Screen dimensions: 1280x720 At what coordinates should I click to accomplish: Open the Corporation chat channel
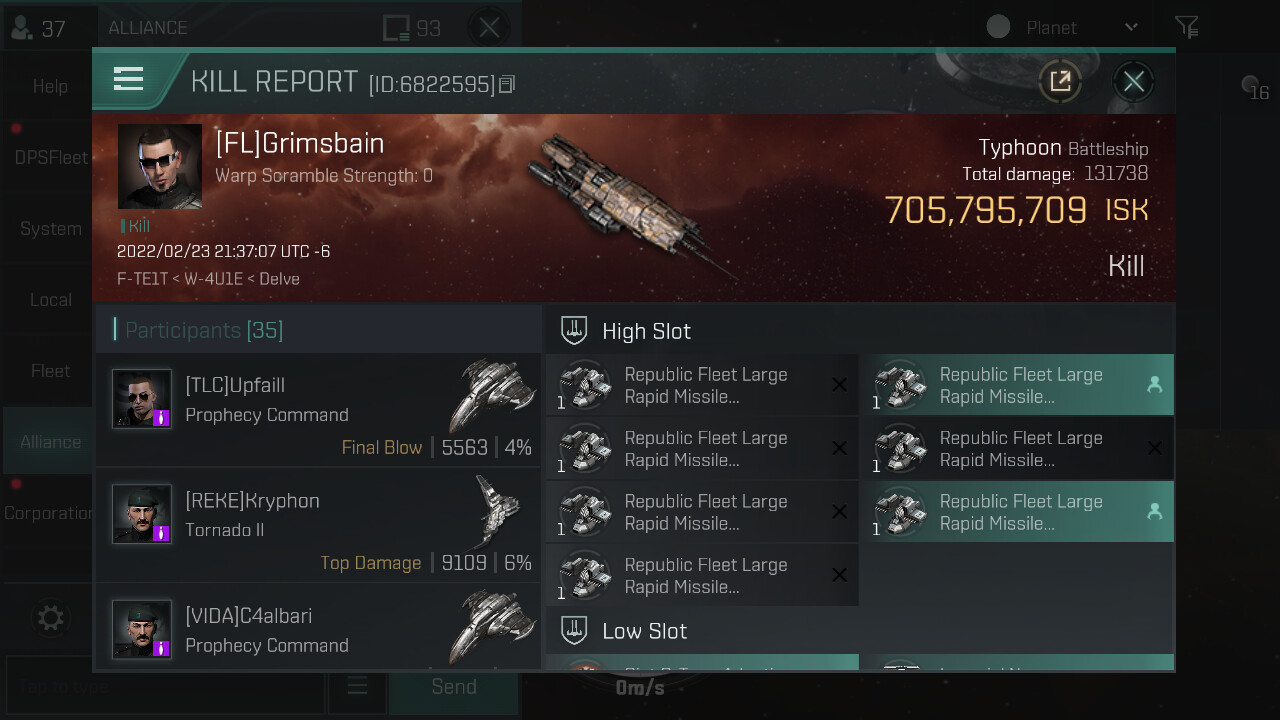pyautogui.click(x=48, y=513)
